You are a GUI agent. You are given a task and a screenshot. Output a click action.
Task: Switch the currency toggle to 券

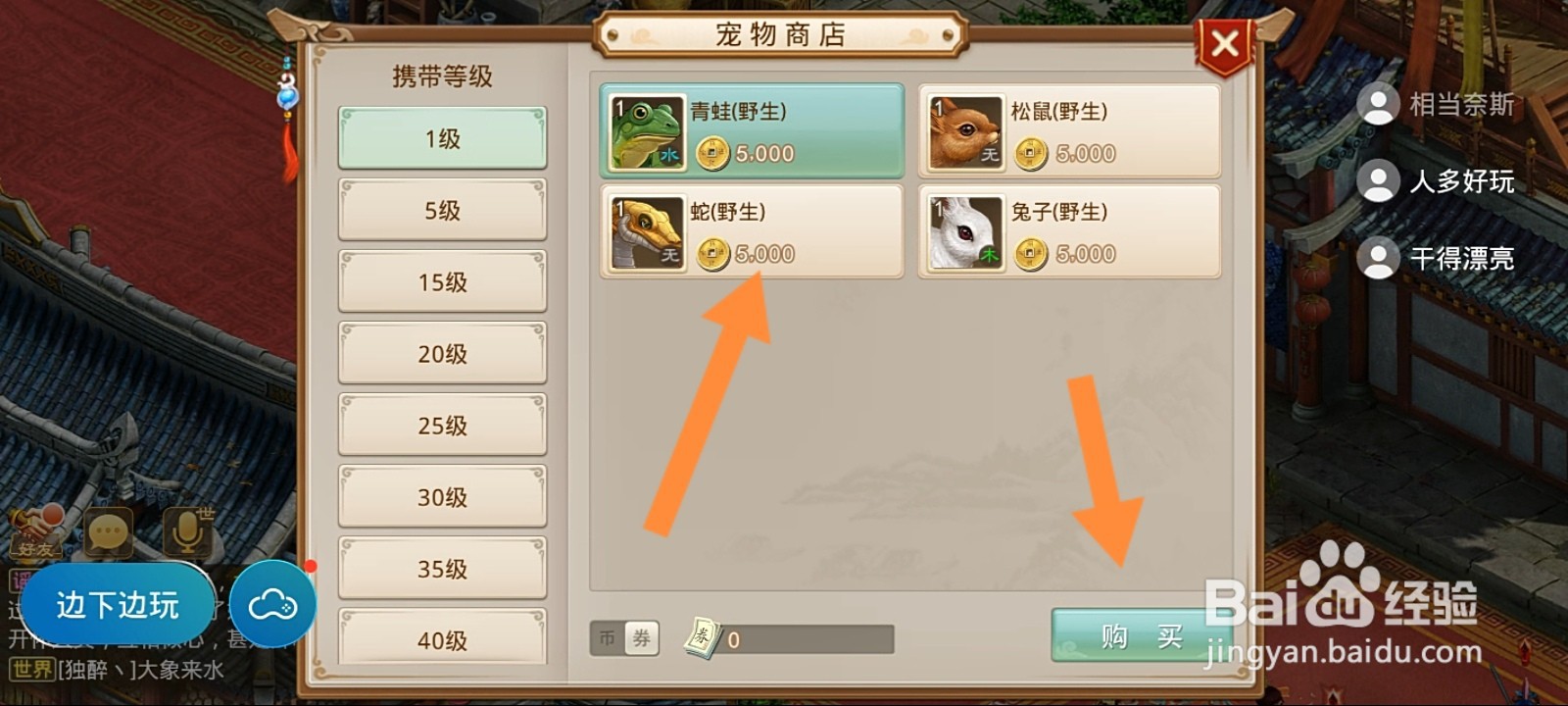[642, 635]
